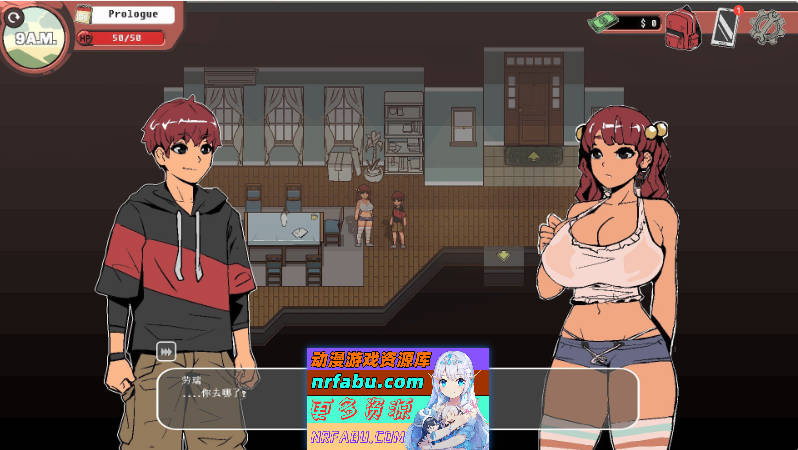Open the calendar icon beside Prologue
The width and height of the screenshot is (798, 450).
84,15
